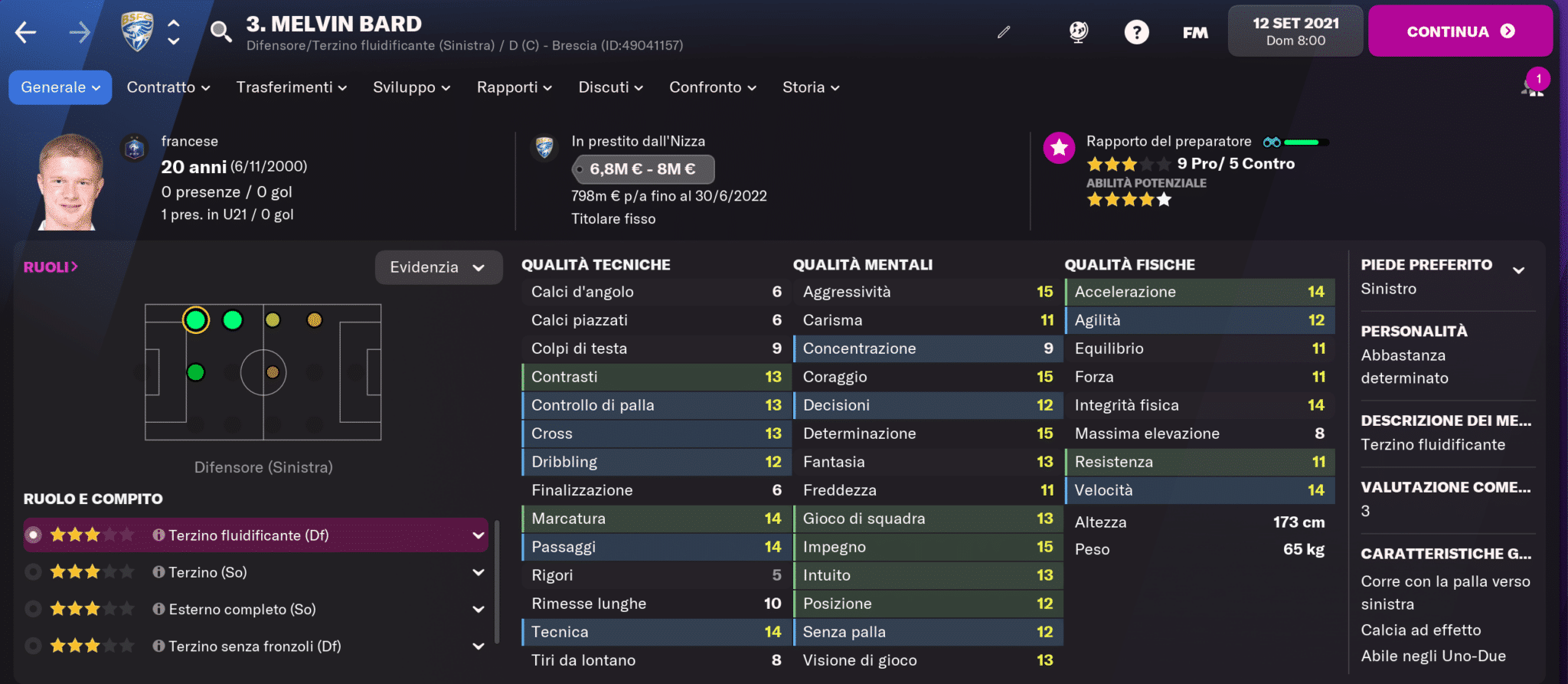Click the back navigation arrow

[26, 31]
